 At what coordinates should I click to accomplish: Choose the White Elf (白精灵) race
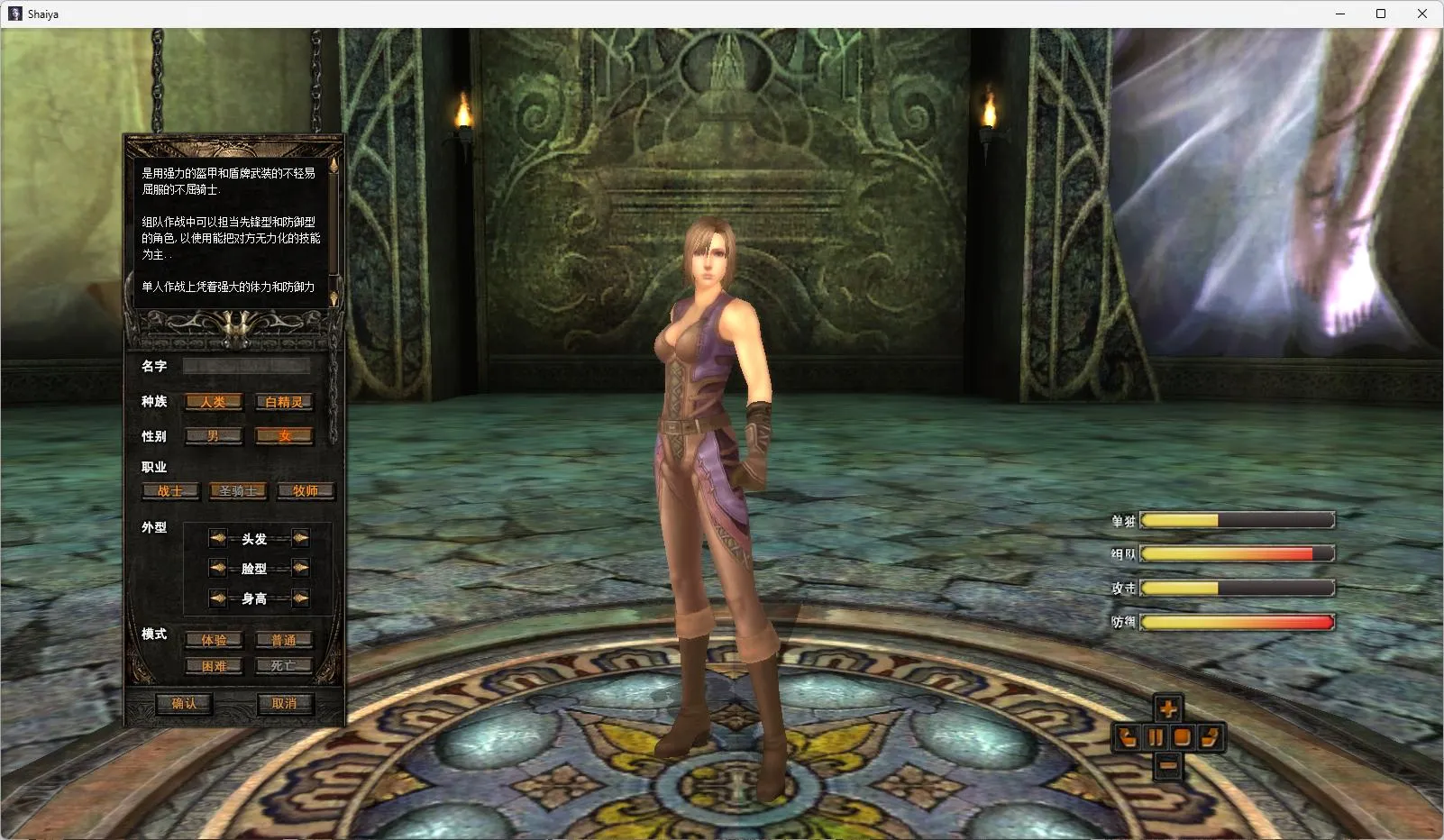pyautogui.click(x=284, y=402)
